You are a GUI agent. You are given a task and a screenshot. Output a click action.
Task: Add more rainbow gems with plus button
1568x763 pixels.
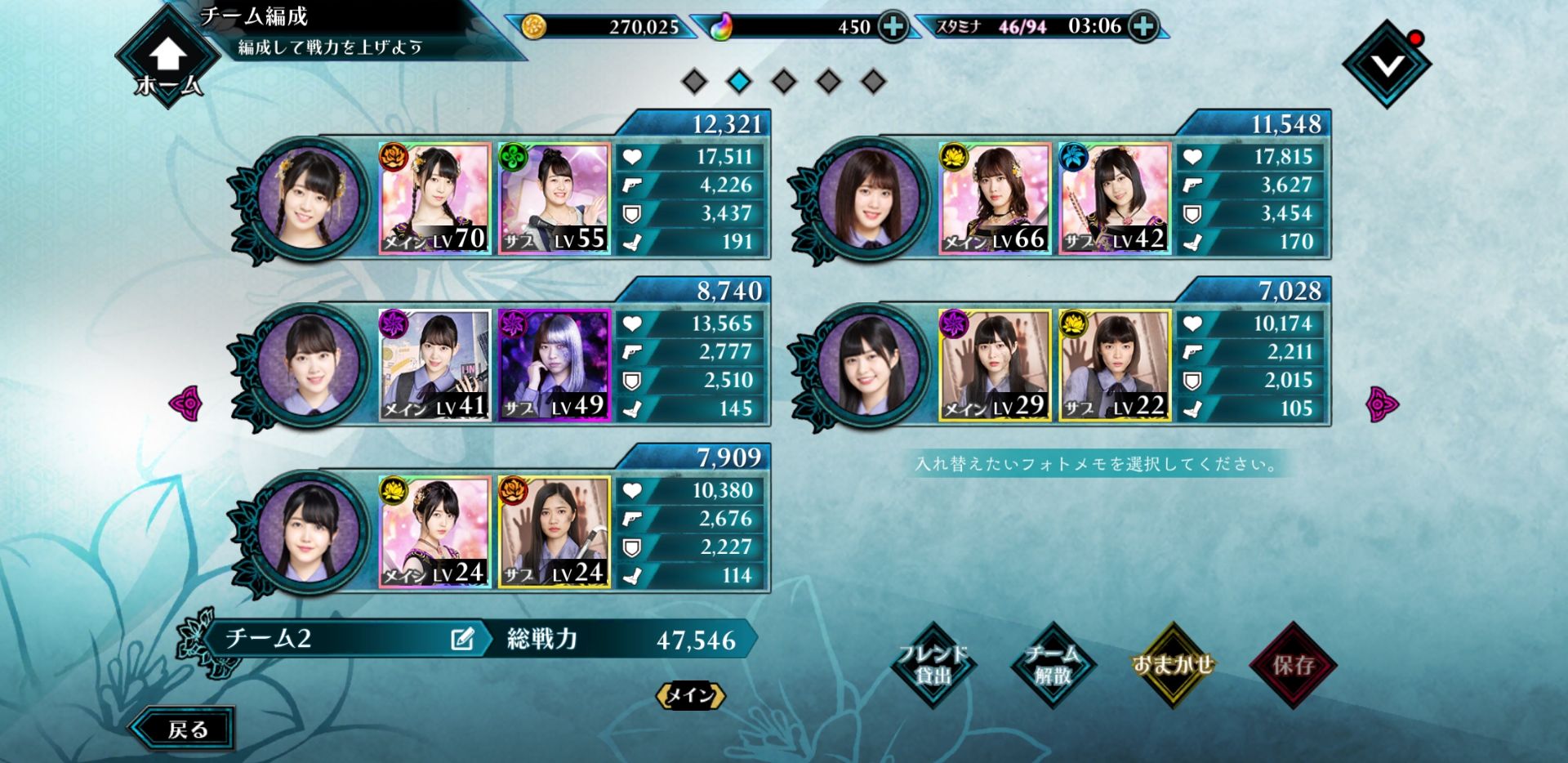coord(893,27)
